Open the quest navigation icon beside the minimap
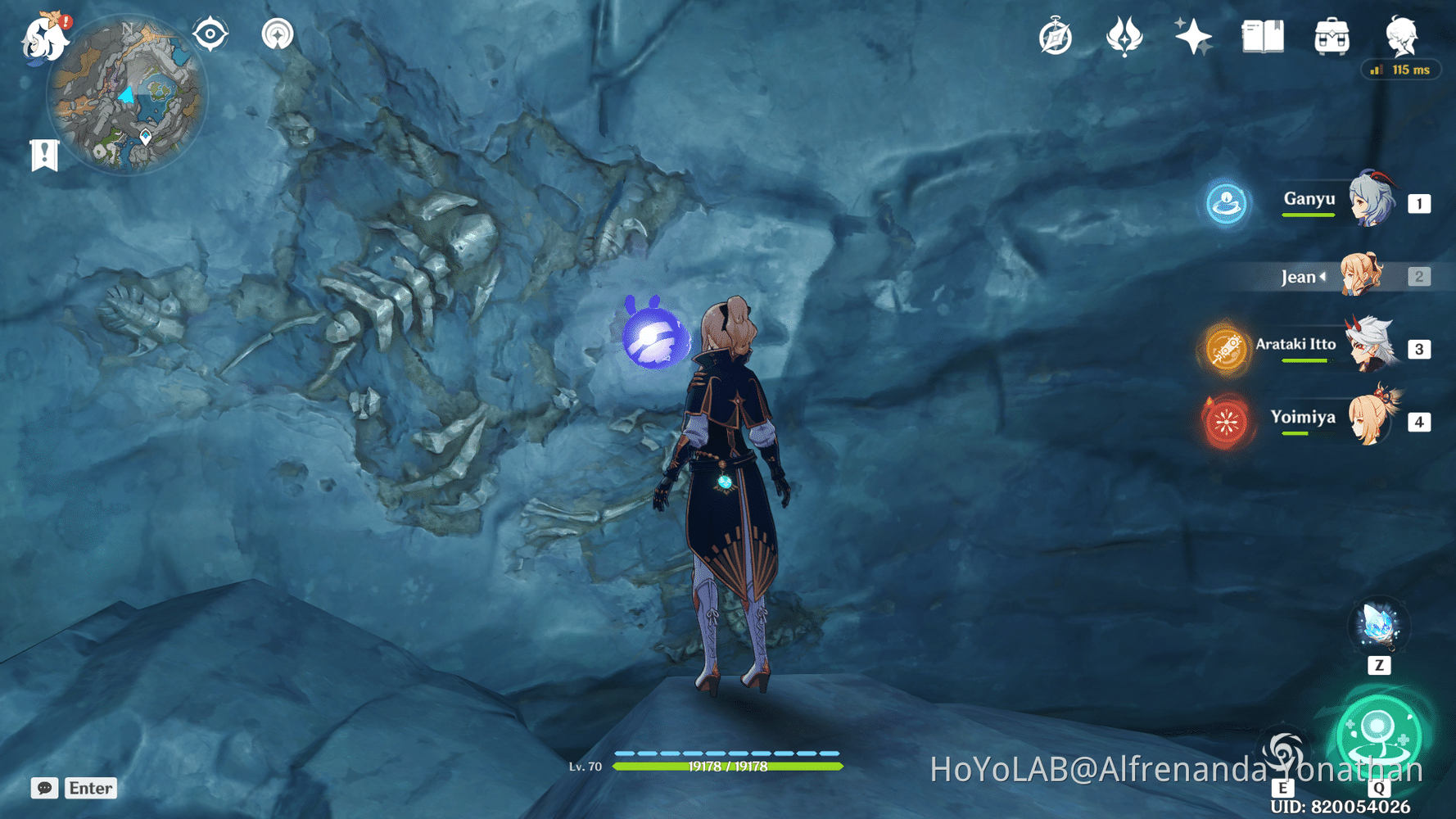The height and width of the screenshot is (819, 1456). 278,34
